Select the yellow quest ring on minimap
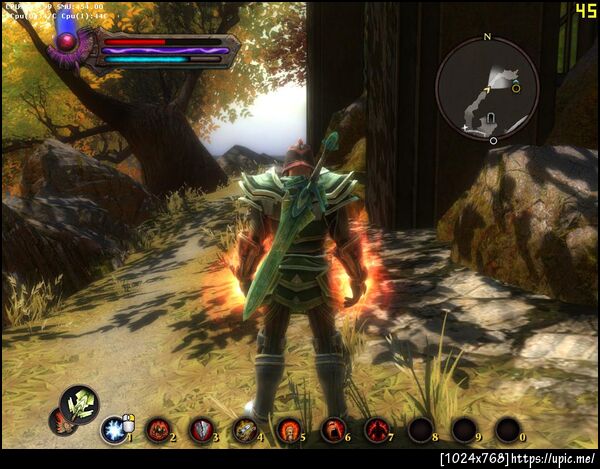 (x=516, y=88)
